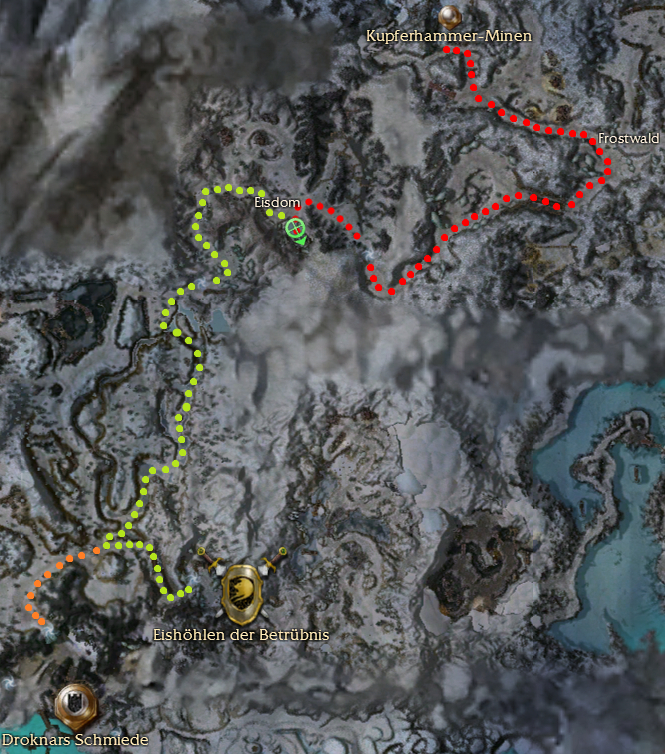Travel to the Droknars Schmiede town icon

(x=75, y=704)
